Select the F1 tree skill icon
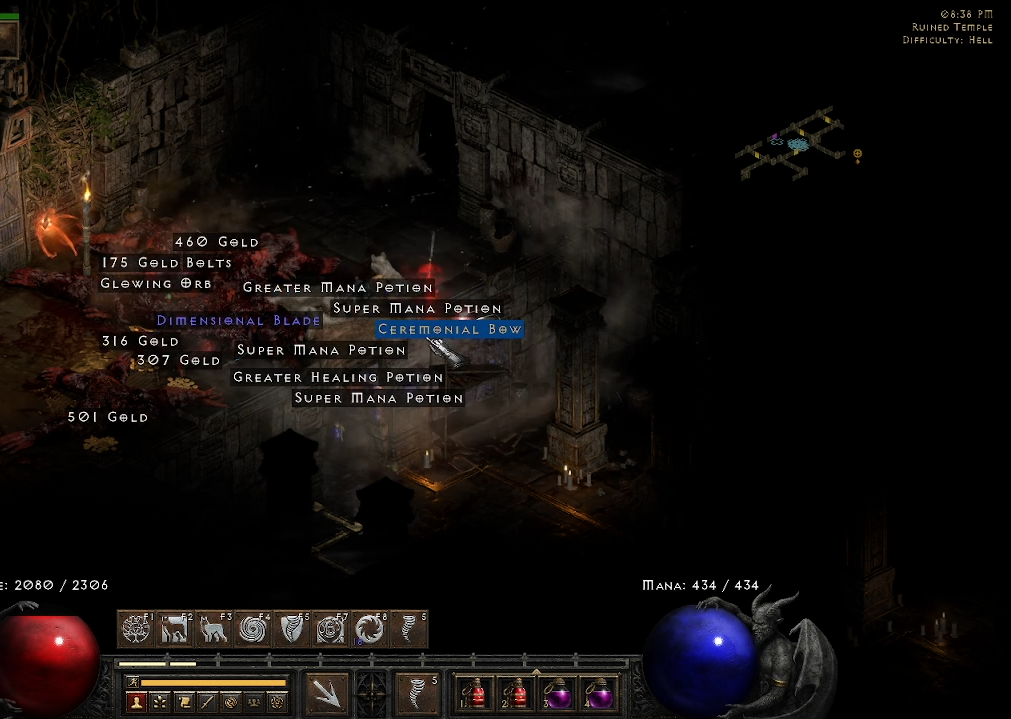Image resolution: width=1011 pixels, height=719 pixels. 136,629
